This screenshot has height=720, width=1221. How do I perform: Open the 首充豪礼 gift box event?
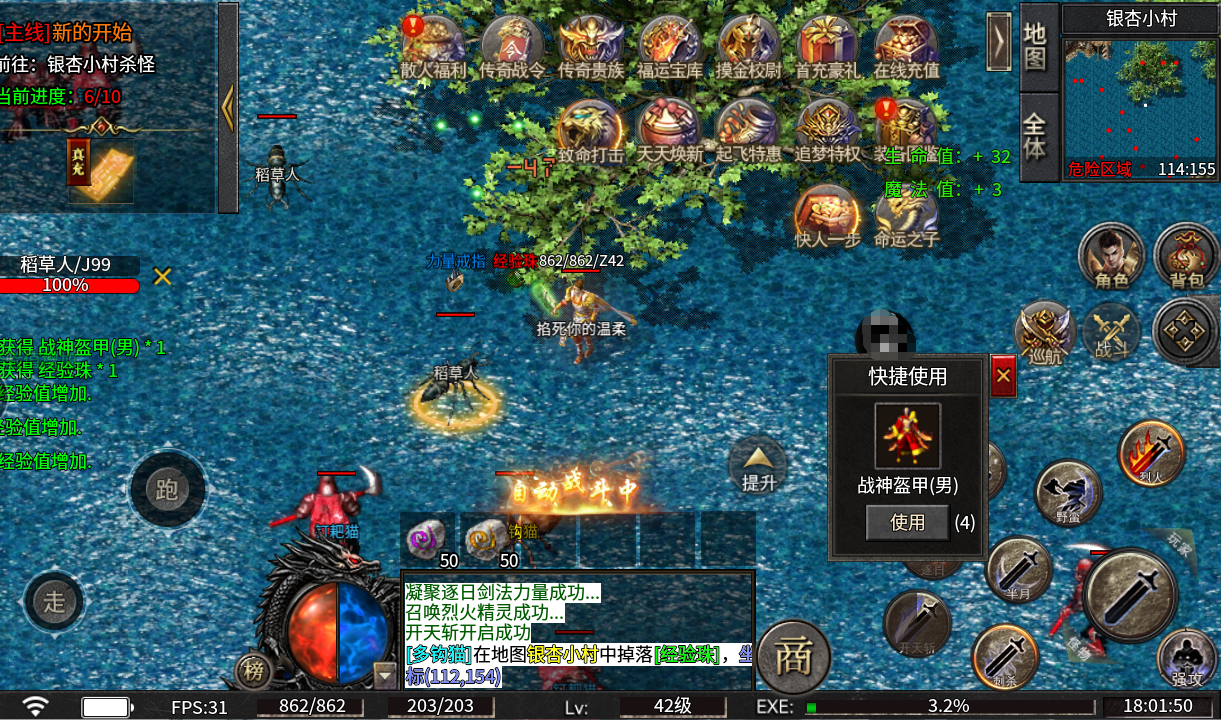click(827, 46)
